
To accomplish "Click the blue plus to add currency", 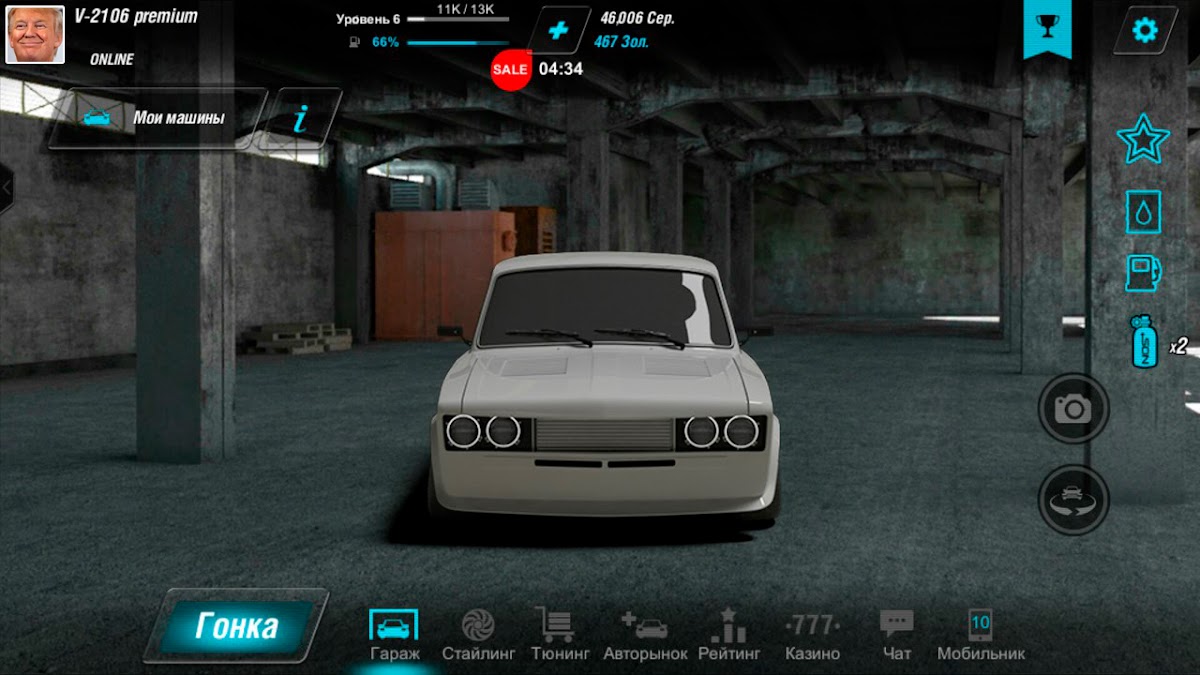I will pos(558,30).
